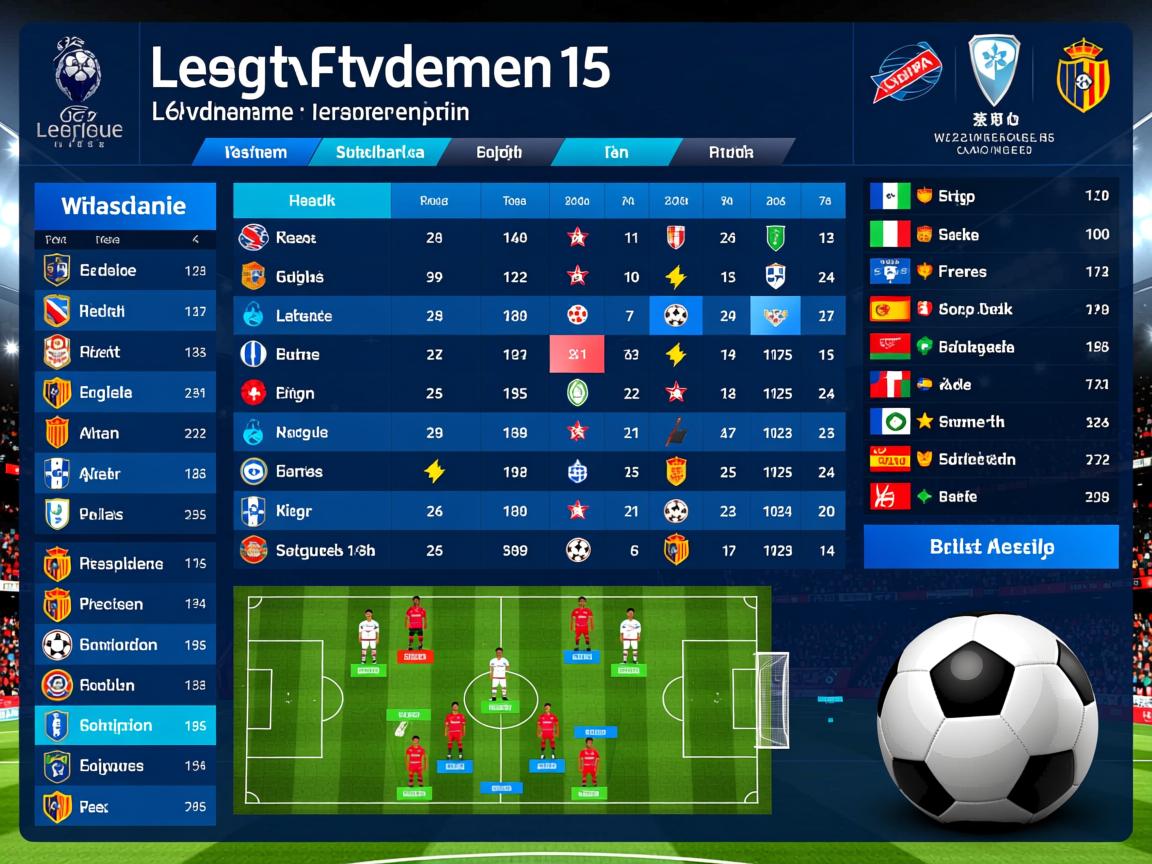Select the Reaspldene team row
1152x864 pixels.
[x=125, y=564]
